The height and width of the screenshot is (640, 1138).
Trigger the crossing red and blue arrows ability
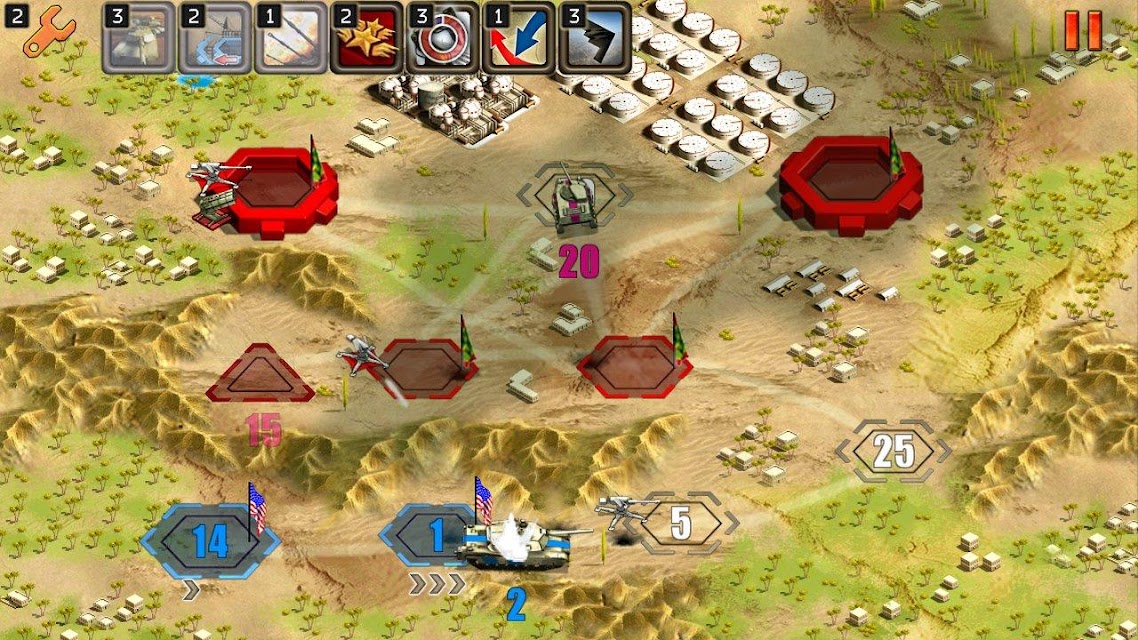pos(519,38)
